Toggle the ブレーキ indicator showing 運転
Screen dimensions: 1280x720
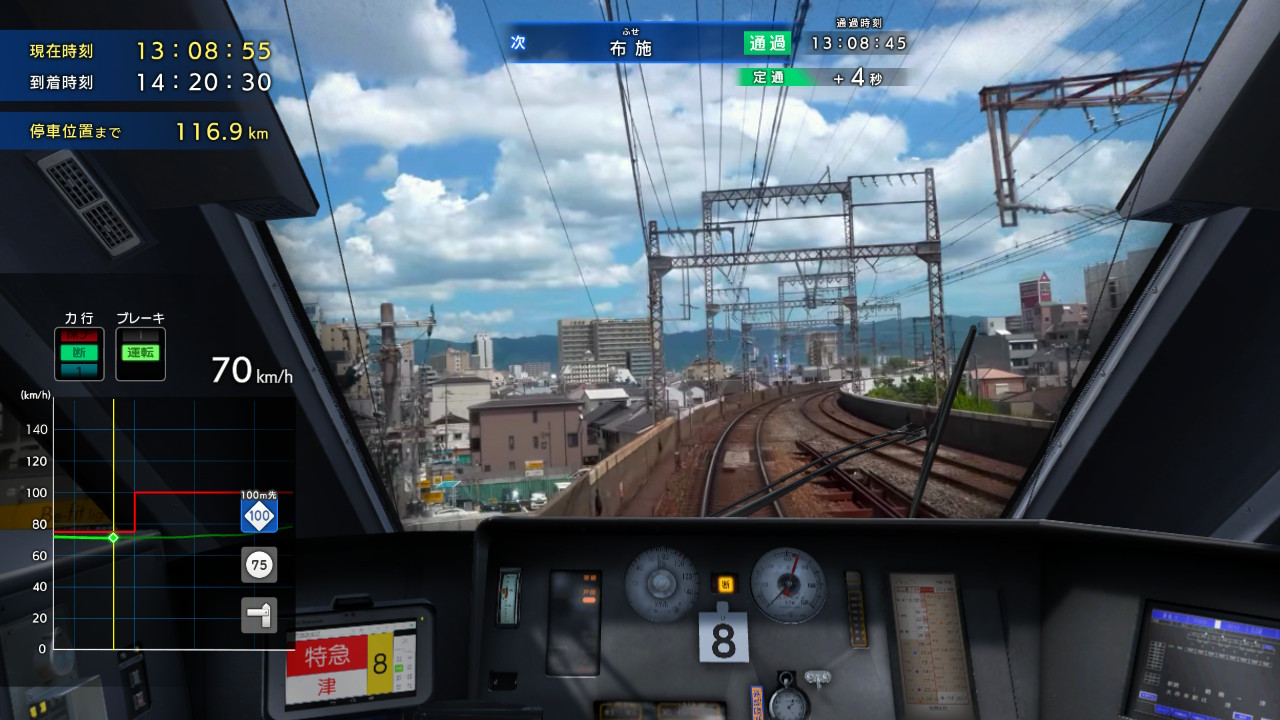140,353
